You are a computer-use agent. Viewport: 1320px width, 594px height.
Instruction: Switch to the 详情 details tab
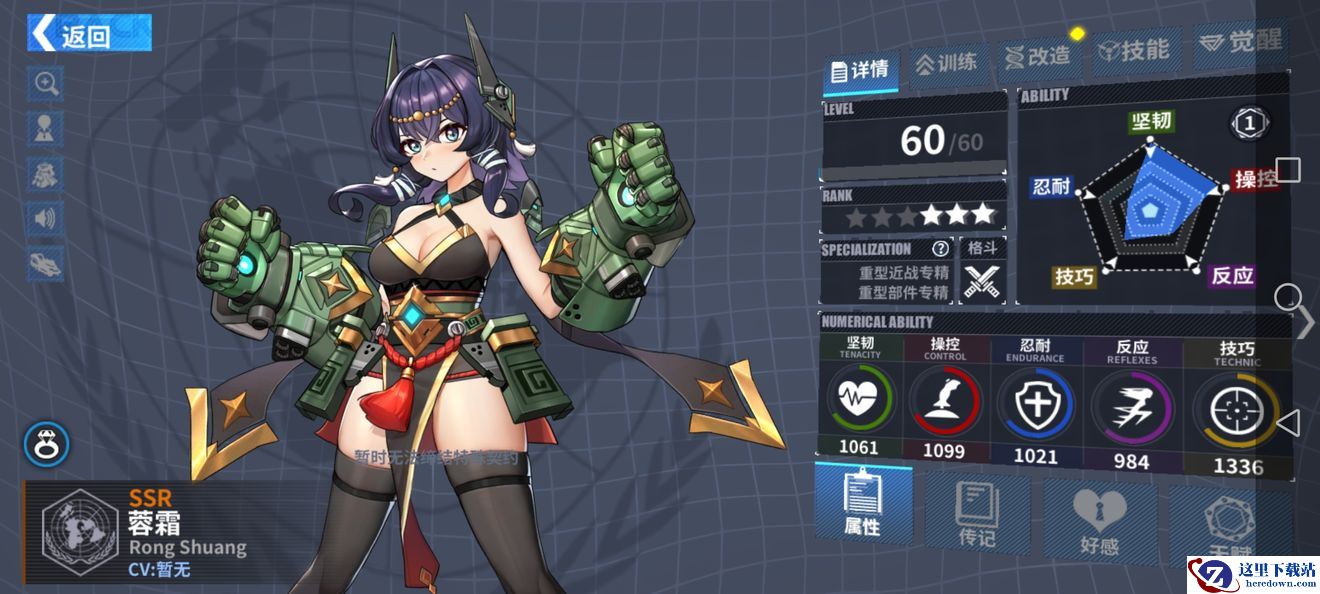[860, 69]
